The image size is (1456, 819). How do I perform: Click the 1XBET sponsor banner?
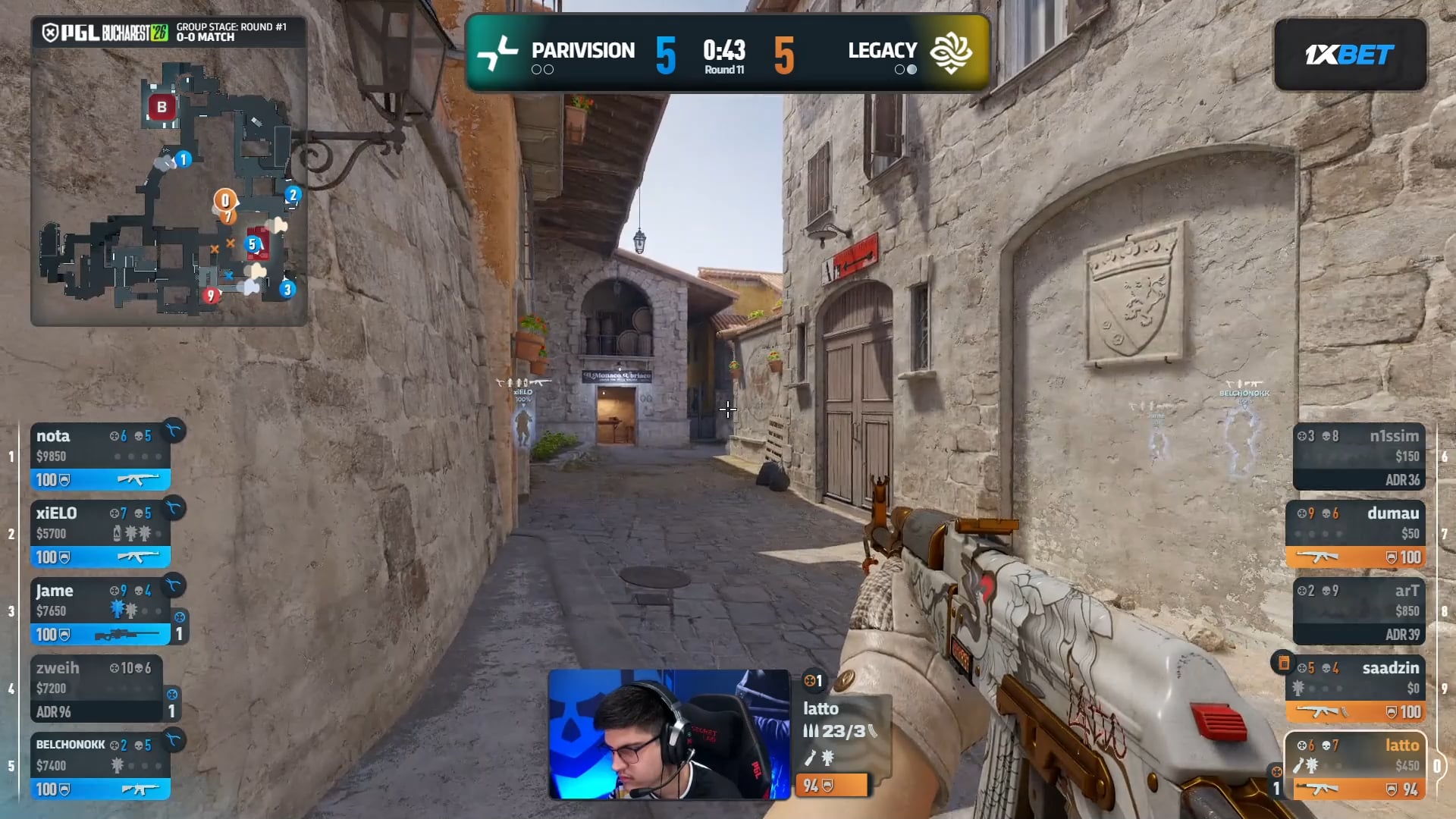point(1350,55)
